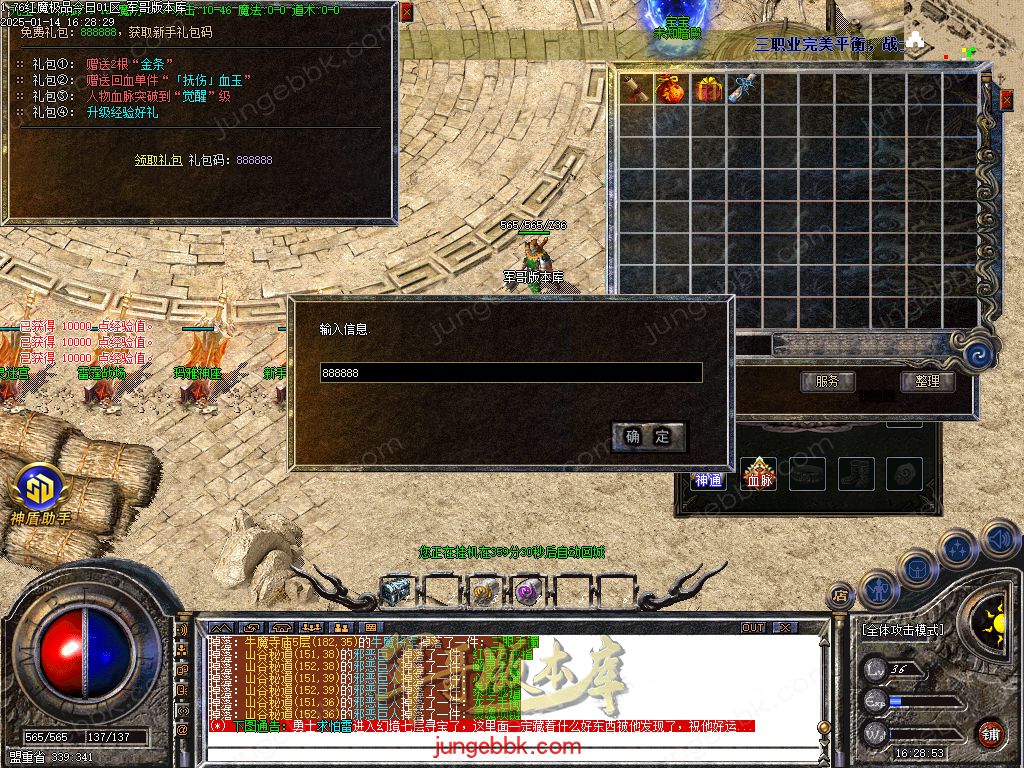
Task: Click the OUT button above chat
Action: (x=753, y=628)
